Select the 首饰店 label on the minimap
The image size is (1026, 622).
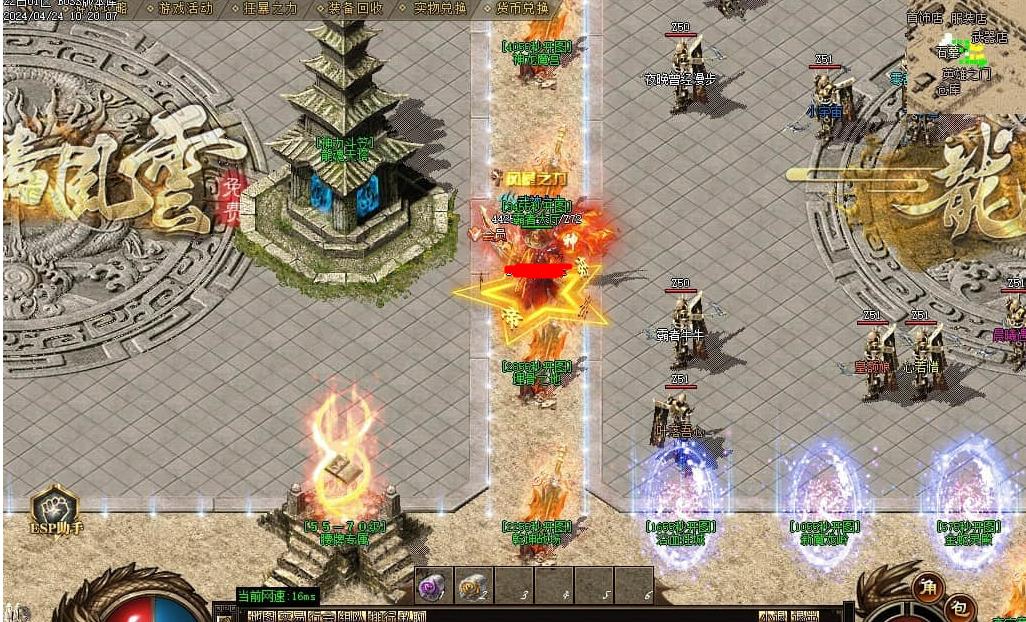[924, 18]
